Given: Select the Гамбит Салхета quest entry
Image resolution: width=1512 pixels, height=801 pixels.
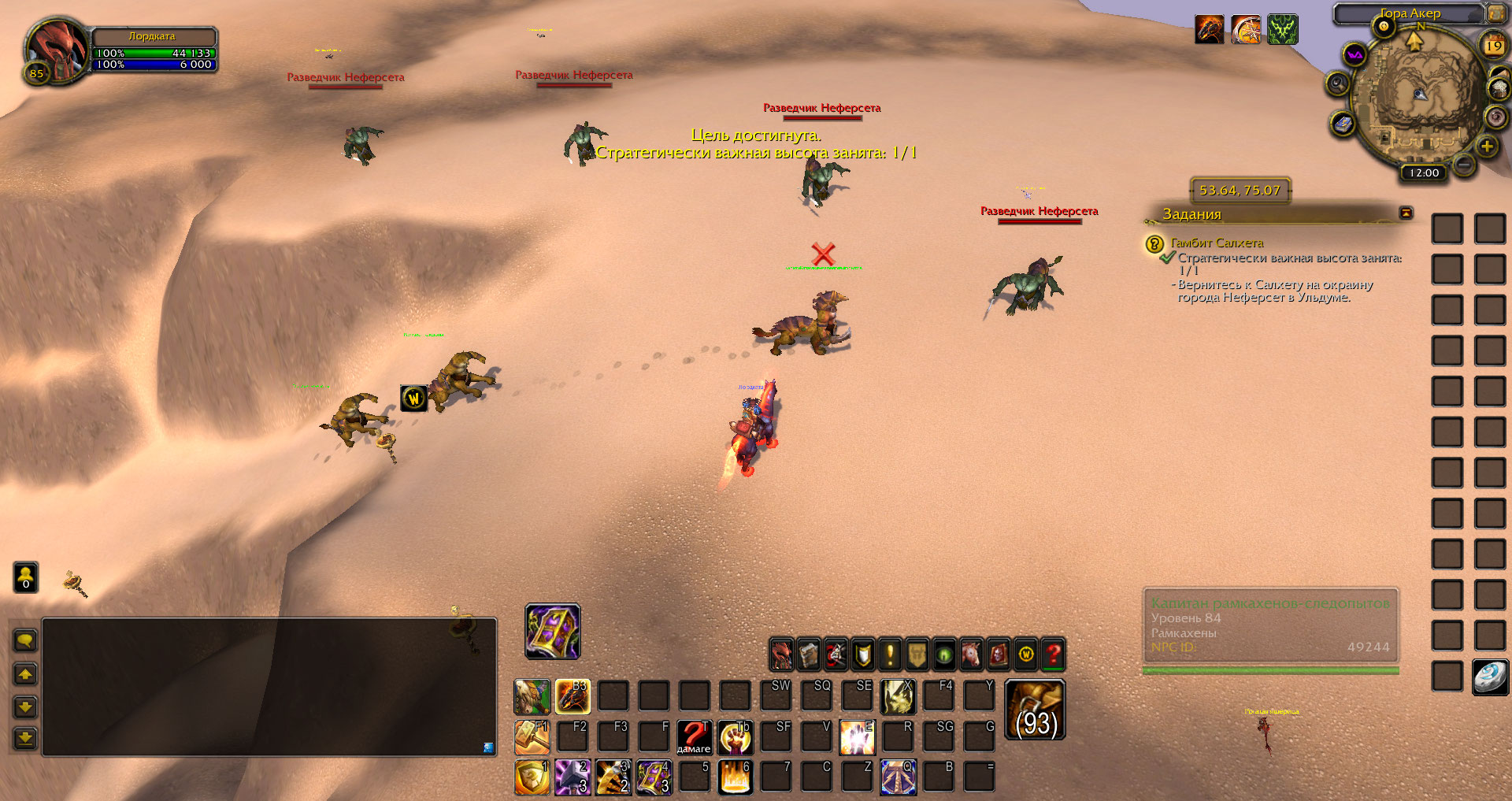Looking at the screenshot, I should (1217, 243).
